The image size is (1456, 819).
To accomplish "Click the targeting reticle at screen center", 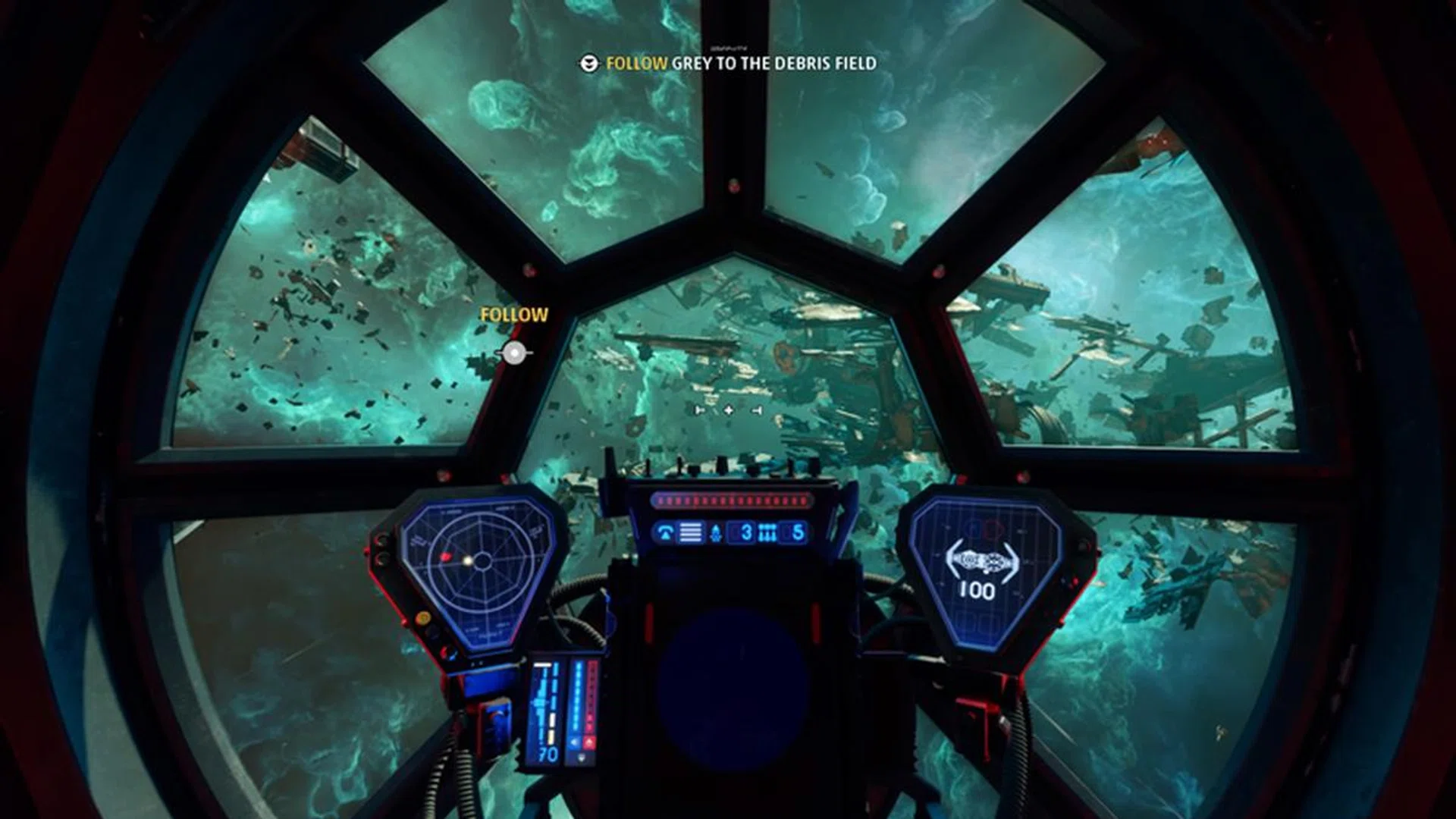I will [x=728, y=412].
